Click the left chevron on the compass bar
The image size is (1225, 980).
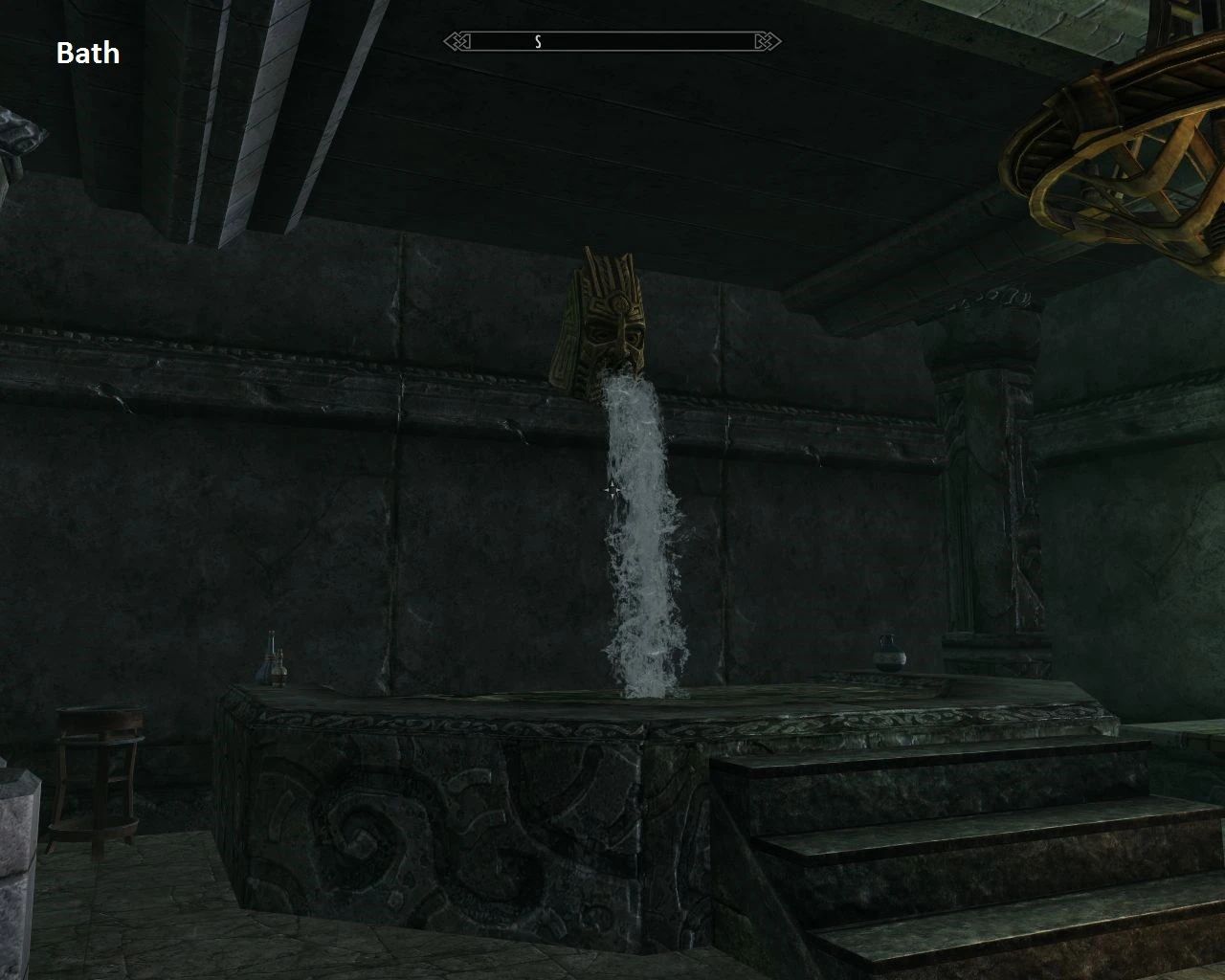click(x=454, y=42)
